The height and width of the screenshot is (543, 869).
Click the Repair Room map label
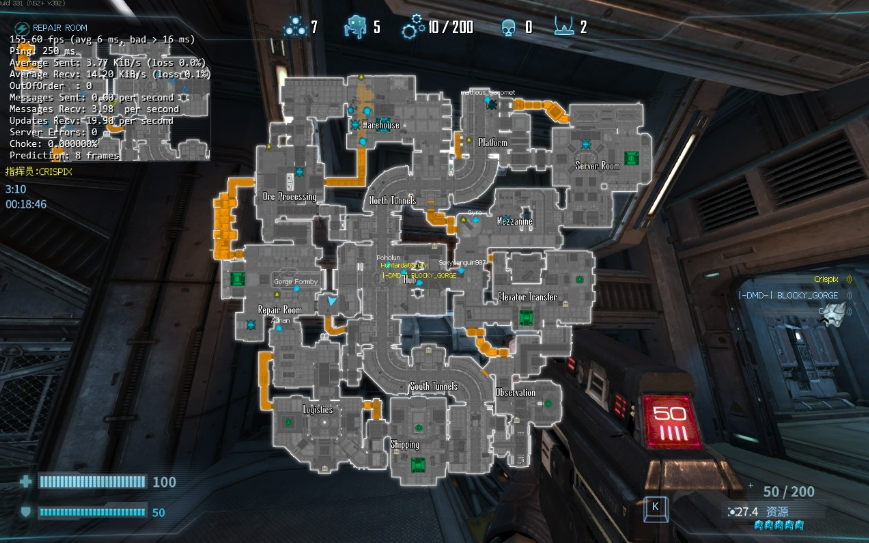279,310
